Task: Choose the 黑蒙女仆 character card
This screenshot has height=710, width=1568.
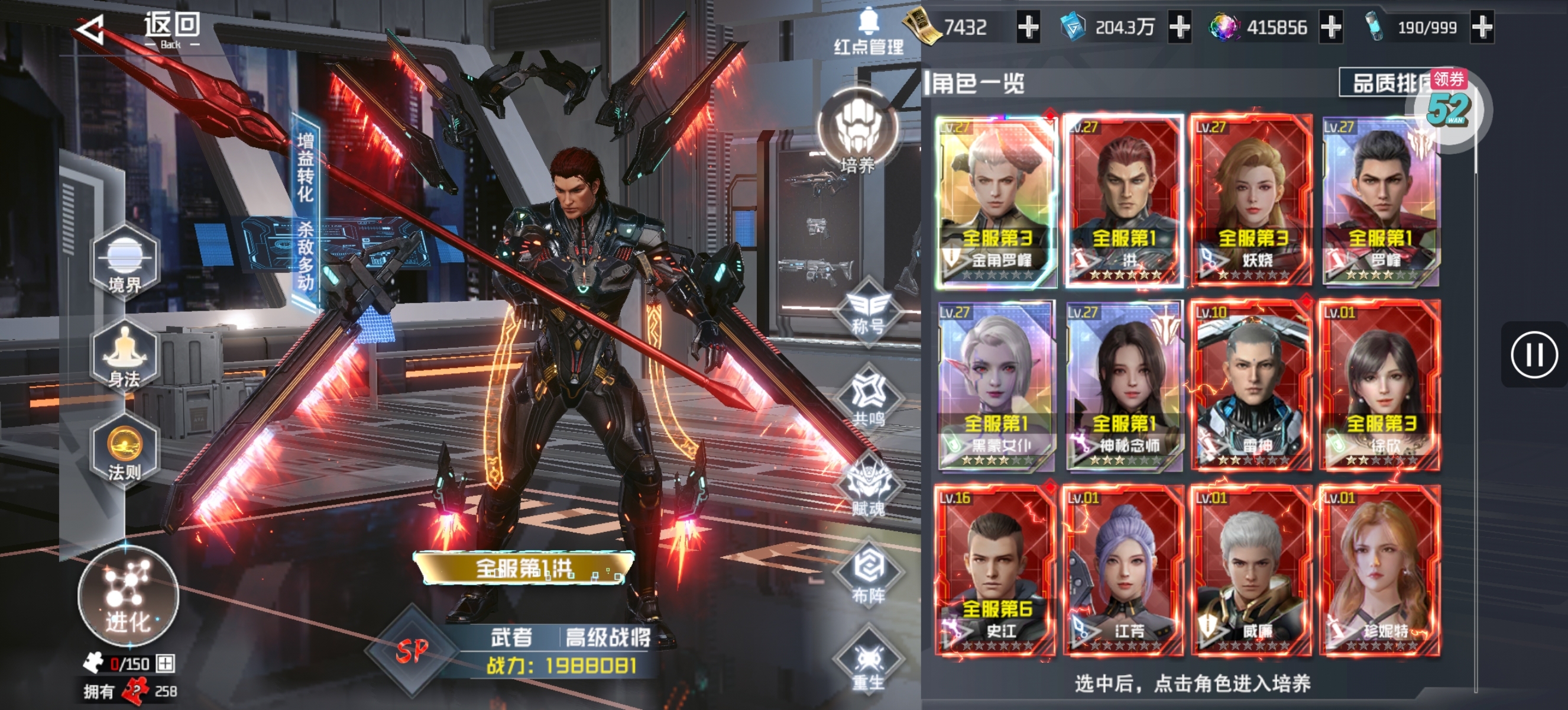Action: pyautogui.click(x=996, y=386)
